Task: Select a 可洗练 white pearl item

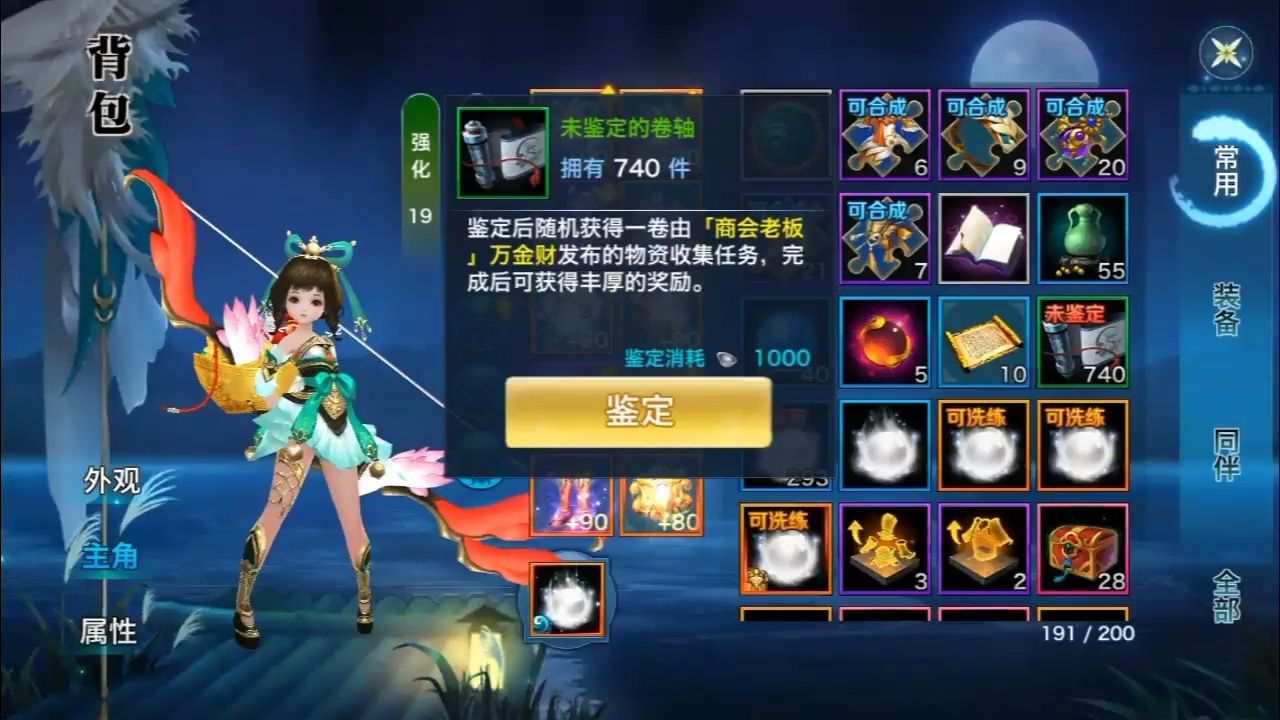Action: (x=984, y=447)
